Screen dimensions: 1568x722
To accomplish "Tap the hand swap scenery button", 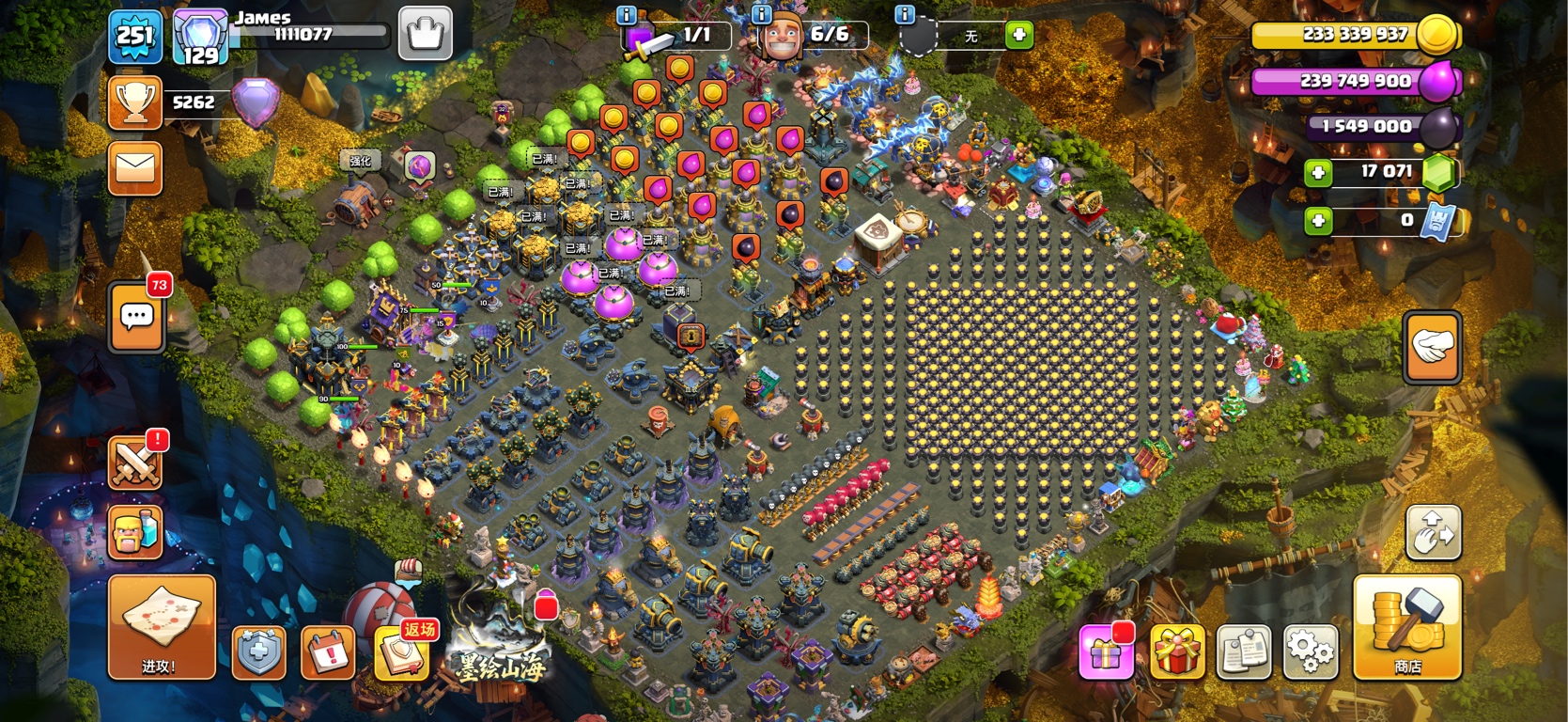I will (x=1433, y=533).
